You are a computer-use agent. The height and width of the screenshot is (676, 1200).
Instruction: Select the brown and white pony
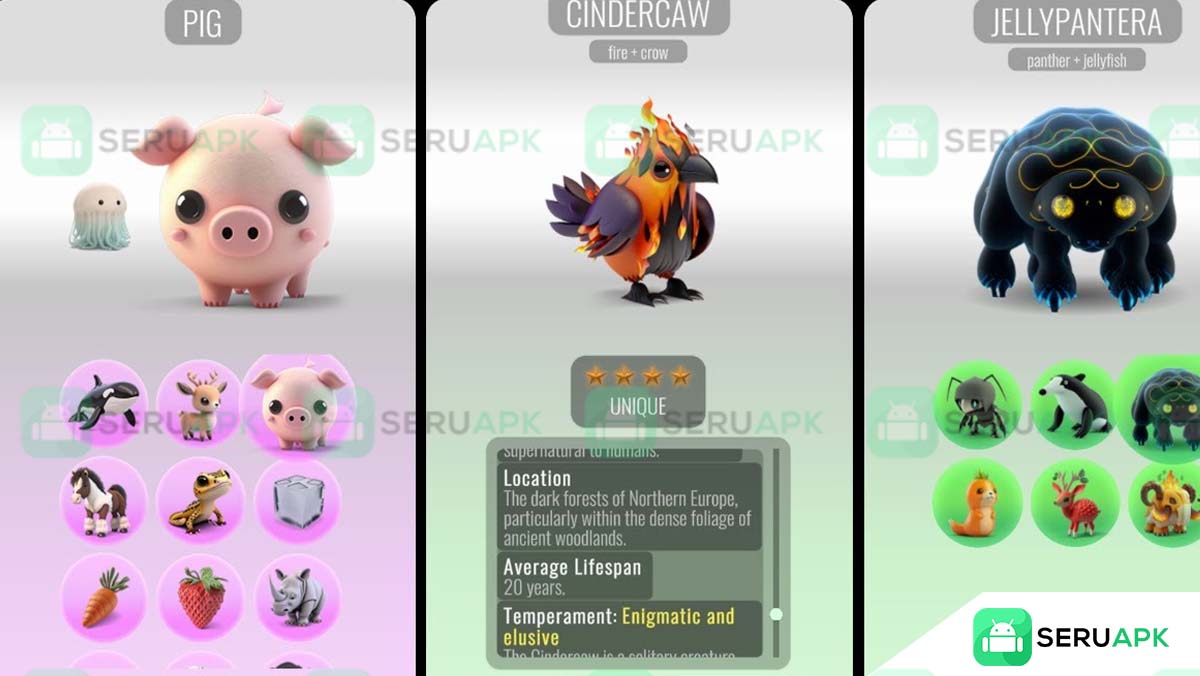point(104,499)
